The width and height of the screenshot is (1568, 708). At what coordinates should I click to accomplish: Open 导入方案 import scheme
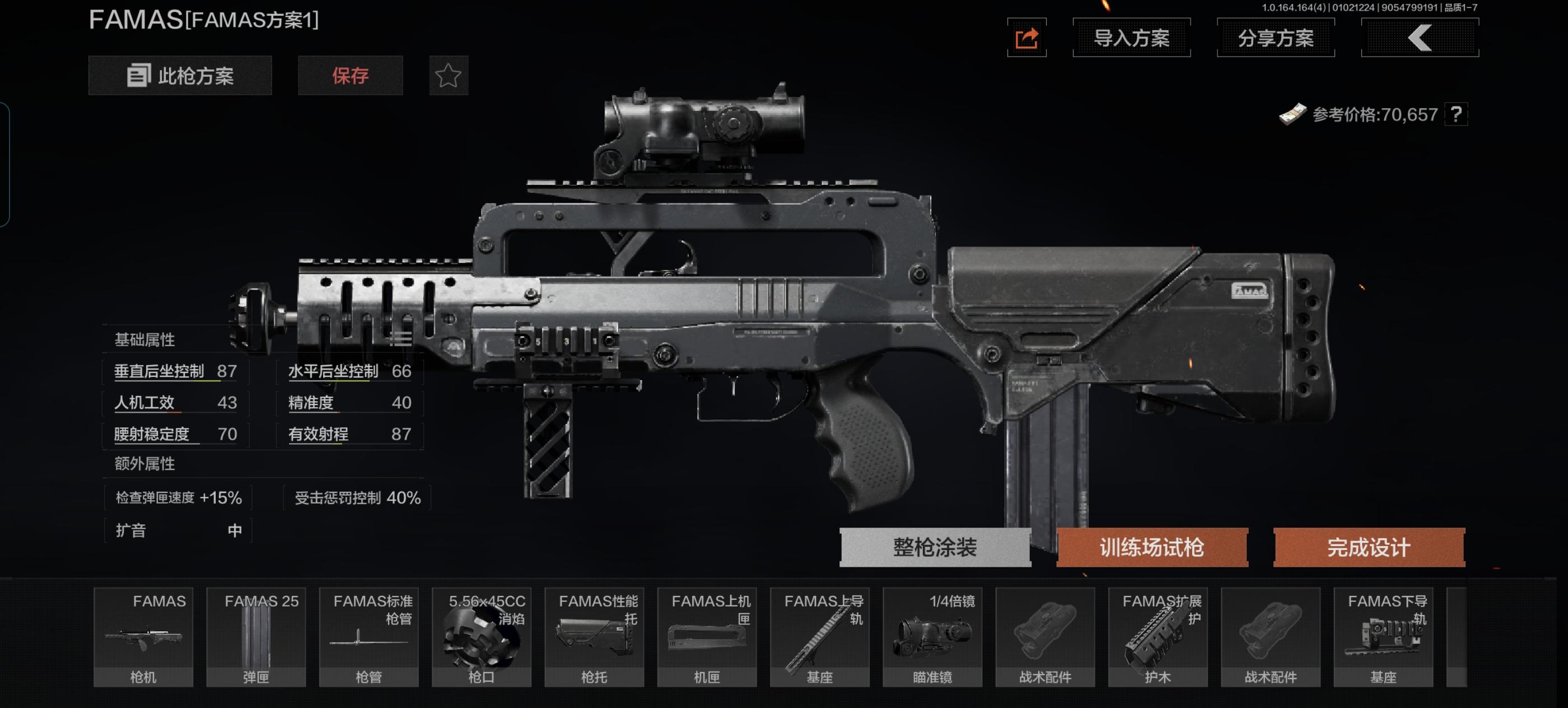pyautogui.click(x=1131, y=38)
